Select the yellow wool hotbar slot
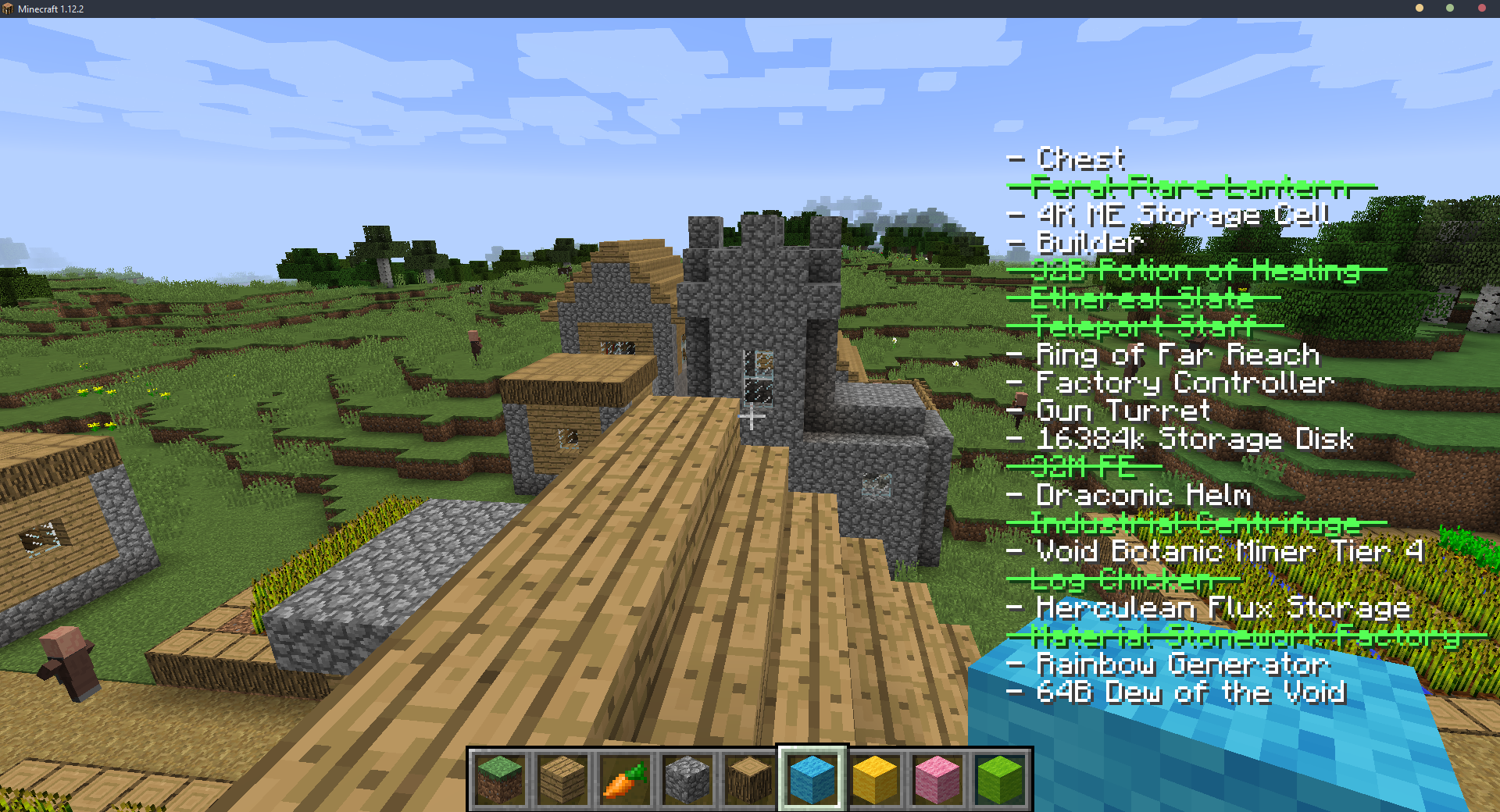The width and height of the screenshot is (1500, 812). coord(875,778)
